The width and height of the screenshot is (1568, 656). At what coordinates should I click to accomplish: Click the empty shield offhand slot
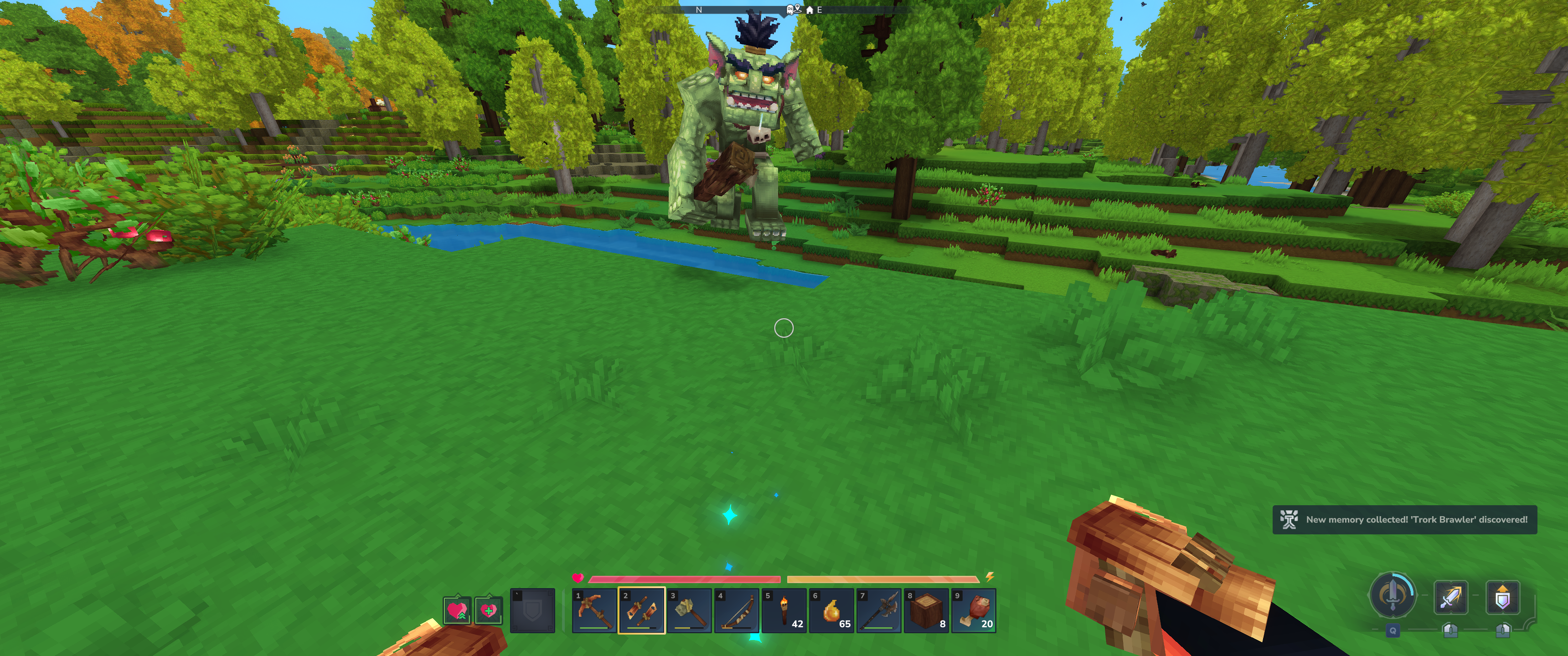pos(532,610)
